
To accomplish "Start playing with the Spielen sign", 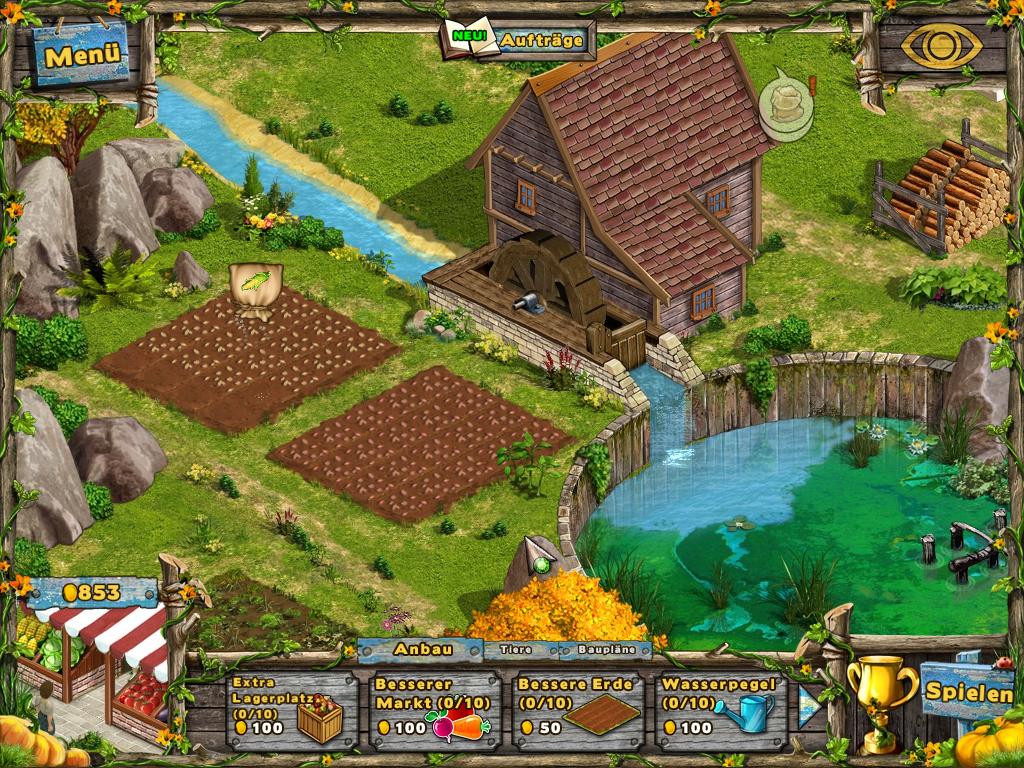I will tap(966, 690).
